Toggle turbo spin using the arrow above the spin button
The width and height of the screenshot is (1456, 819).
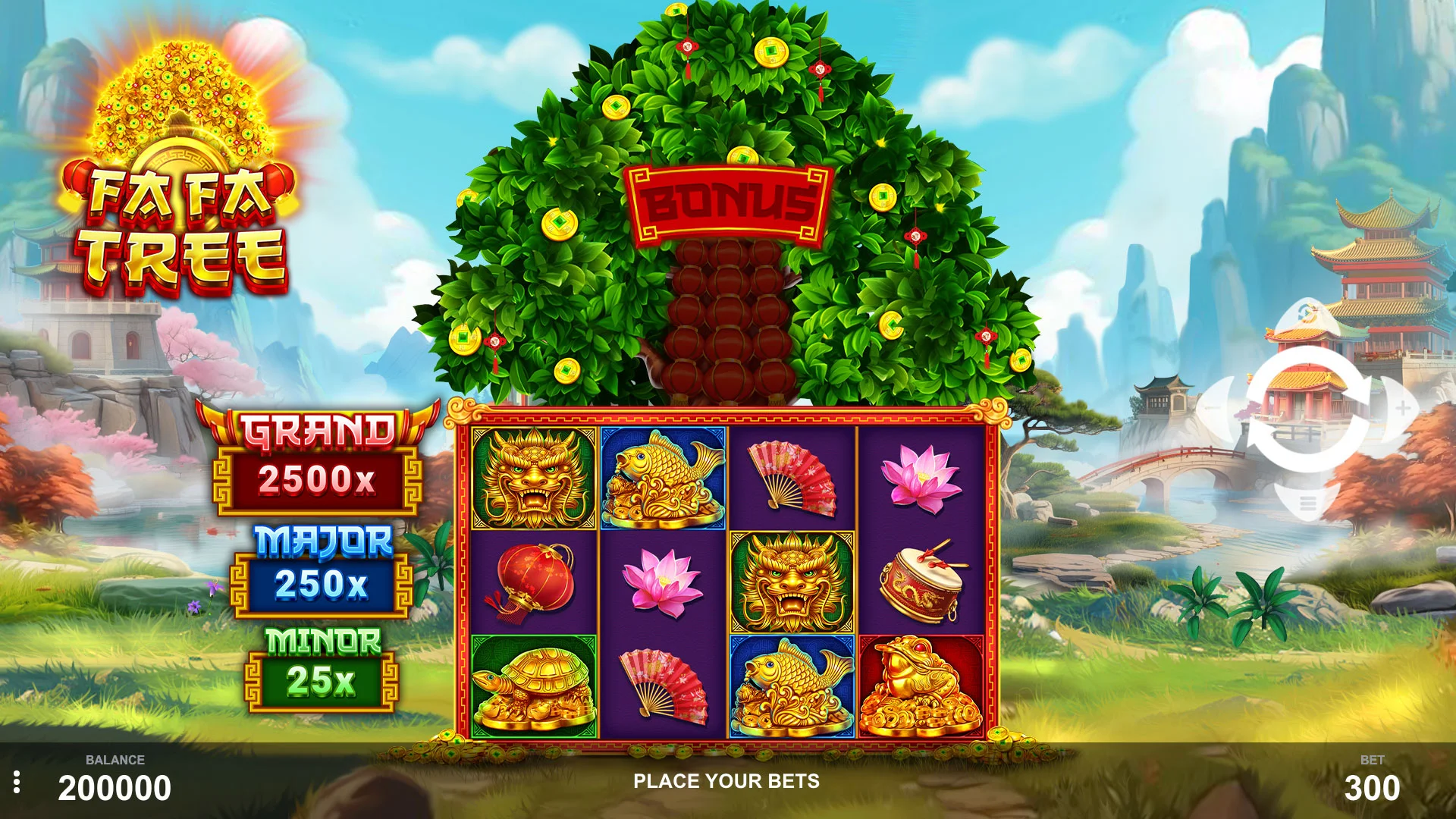coord(1307,313)
